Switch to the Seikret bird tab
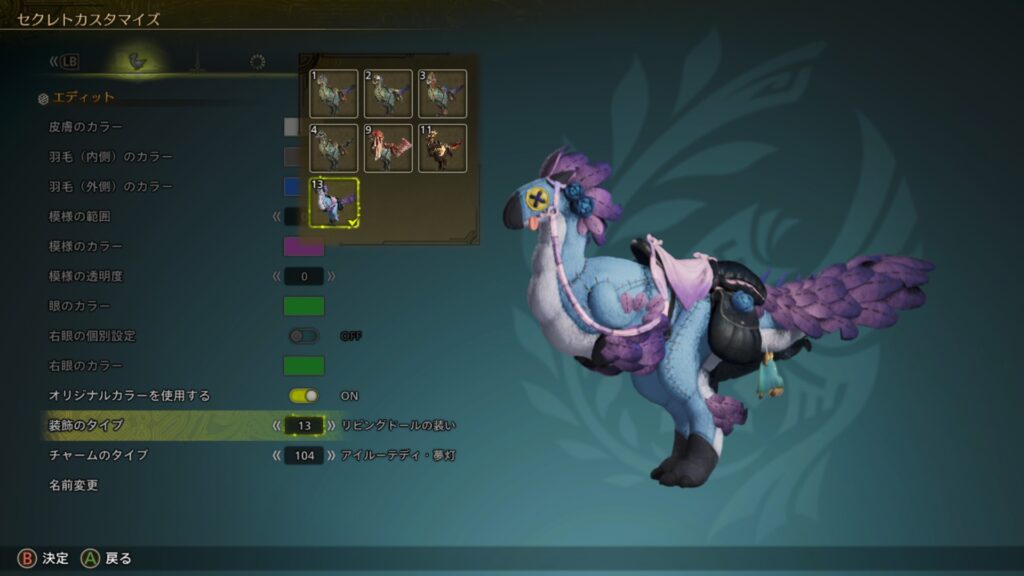1024x576 pixels. coord(138,62)
